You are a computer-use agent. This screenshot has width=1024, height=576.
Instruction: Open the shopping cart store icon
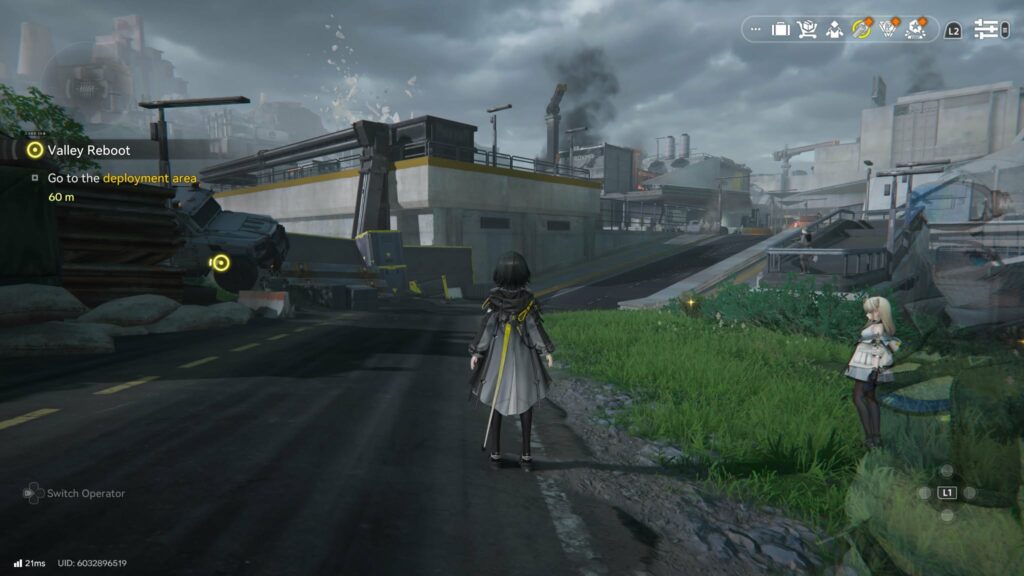[807, 30]
